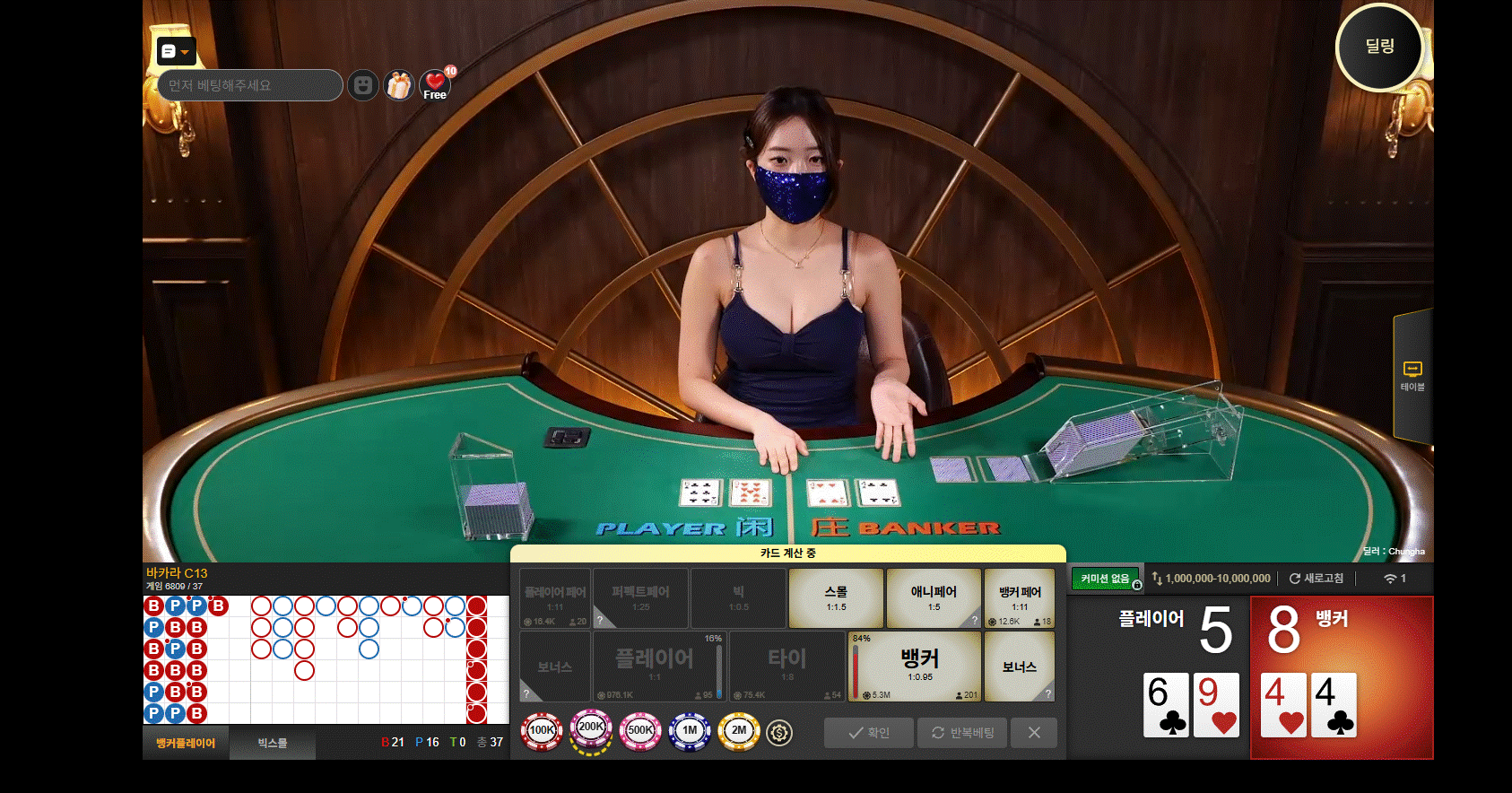Open the chat dropdown menu icon
The image size is (1512, 793).
176,52
